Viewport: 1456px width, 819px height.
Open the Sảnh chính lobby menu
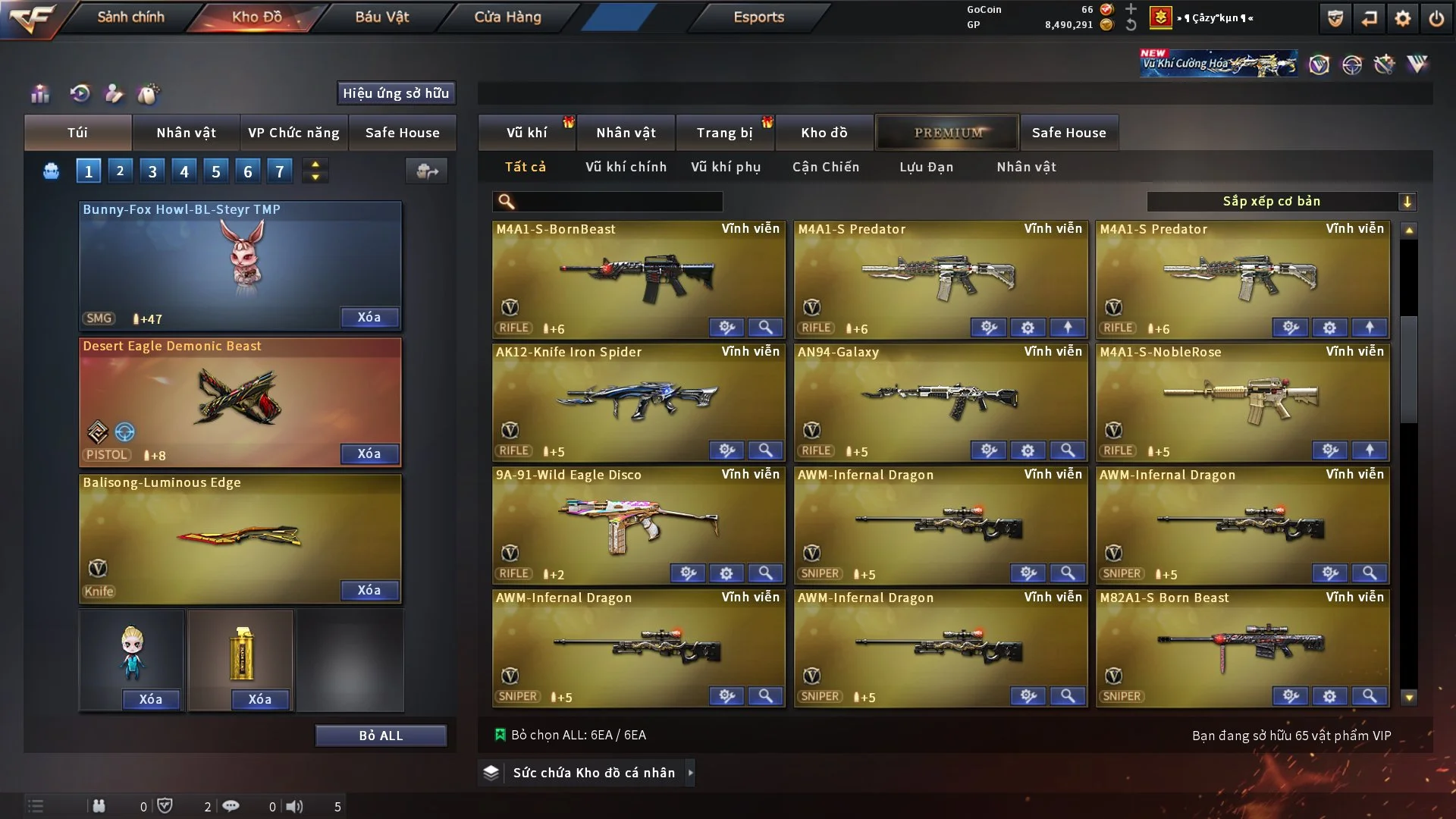click(130, 17)
